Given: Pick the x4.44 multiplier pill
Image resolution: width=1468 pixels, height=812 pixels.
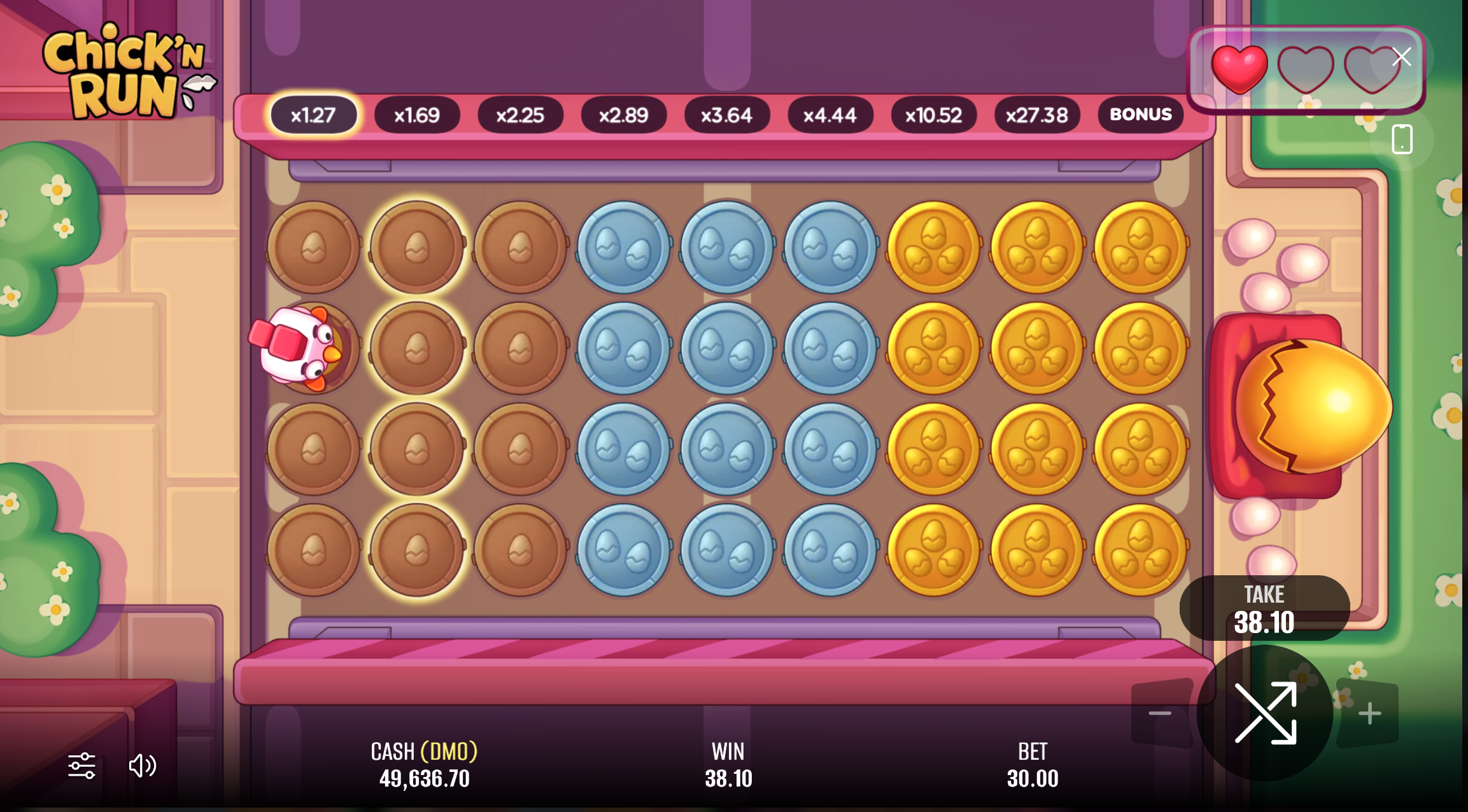Looking at the screenshot, I should click(829, 115).
